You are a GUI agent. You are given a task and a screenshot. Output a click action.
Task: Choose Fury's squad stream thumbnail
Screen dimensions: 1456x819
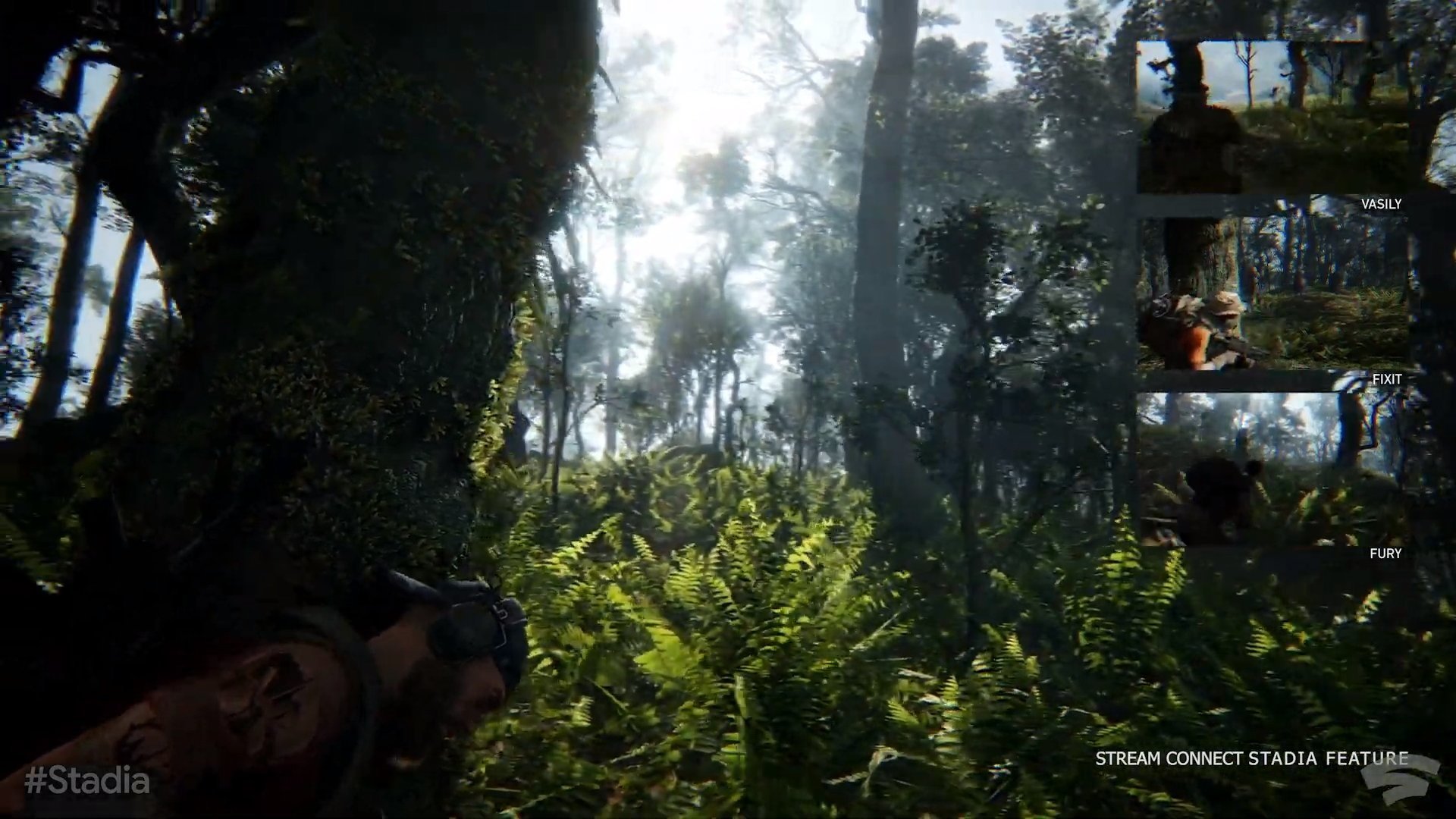pos(1274,470)
